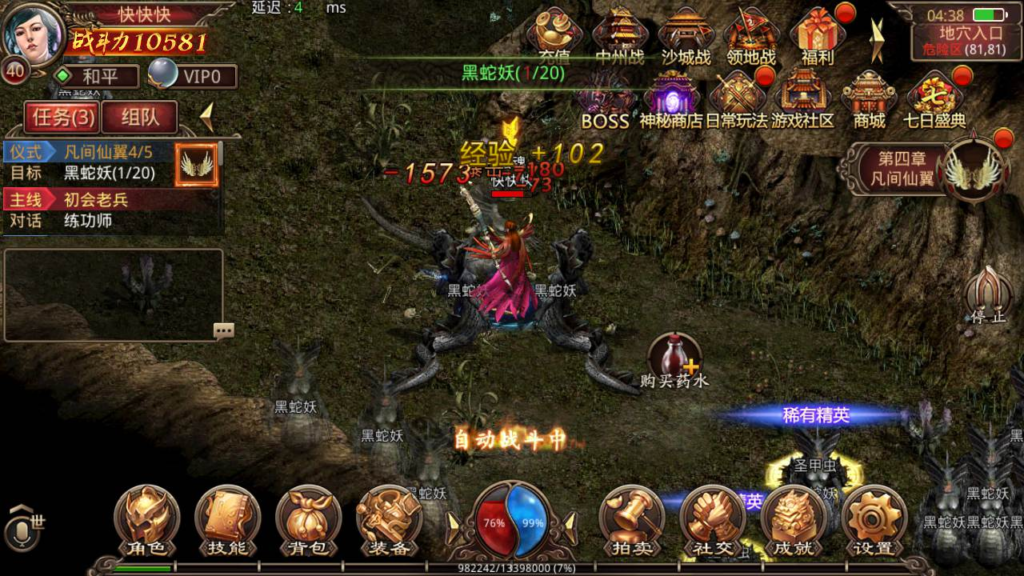Open the 福利 gift box rewards
The height and width of the screenshot is (576, 1024).
point(817,36)
